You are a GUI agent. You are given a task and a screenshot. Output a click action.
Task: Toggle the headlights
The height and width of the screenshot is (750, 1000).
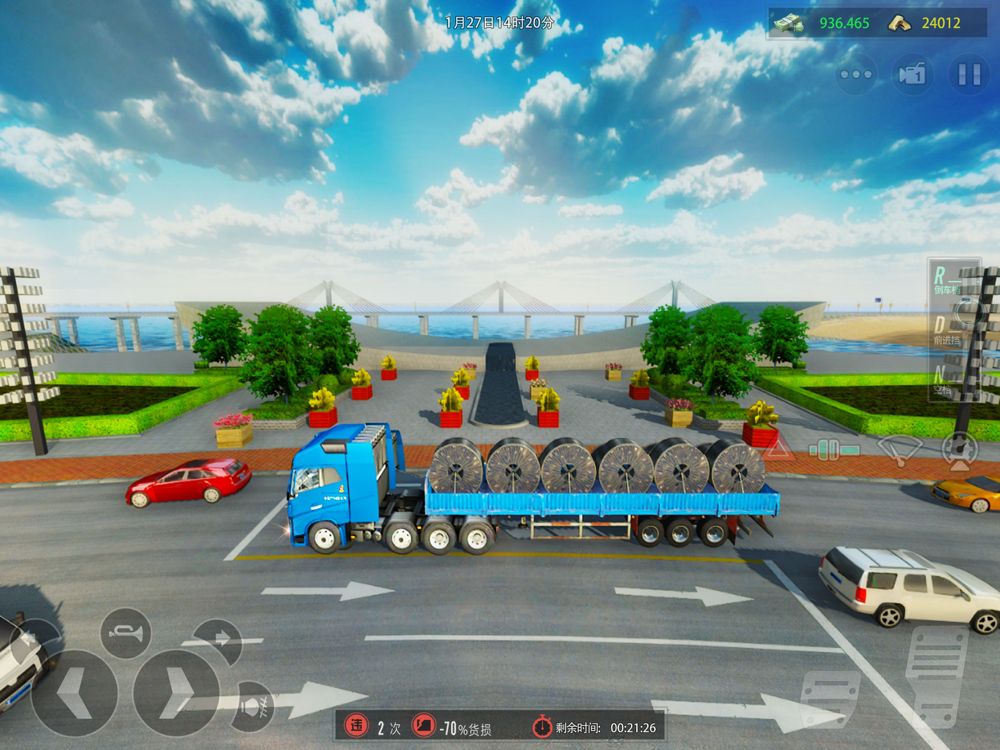(x=250, y=705)
